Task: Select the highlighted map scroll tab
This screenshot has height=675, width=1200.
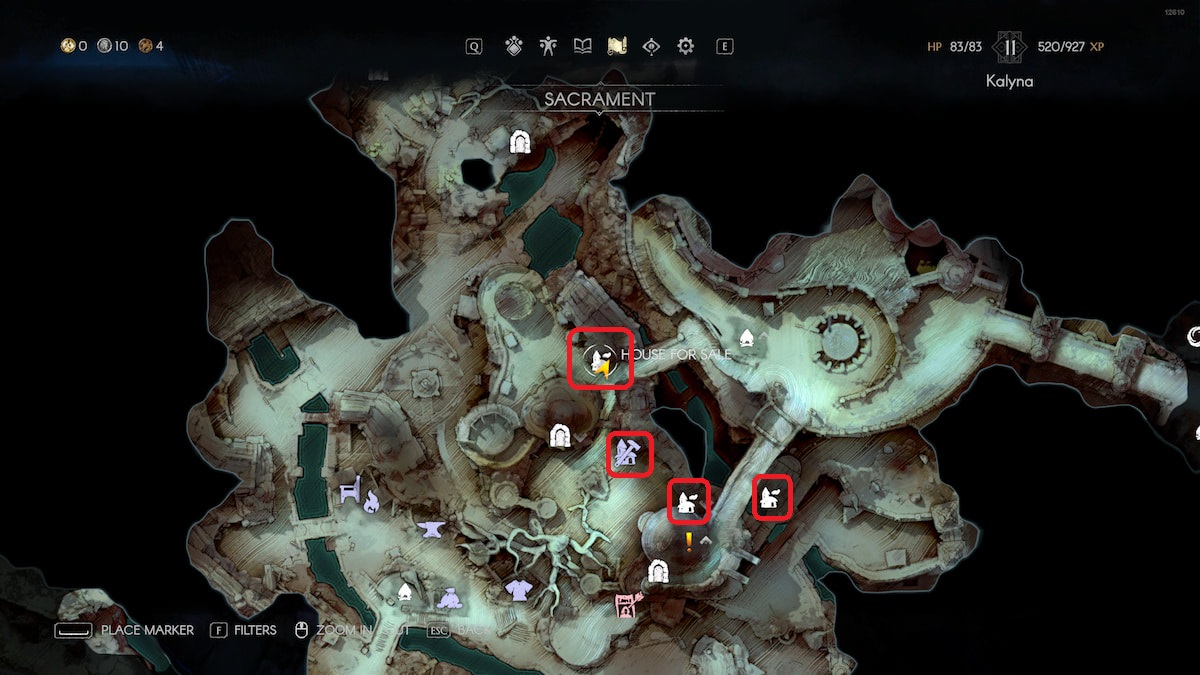Action: click(617, 46)
